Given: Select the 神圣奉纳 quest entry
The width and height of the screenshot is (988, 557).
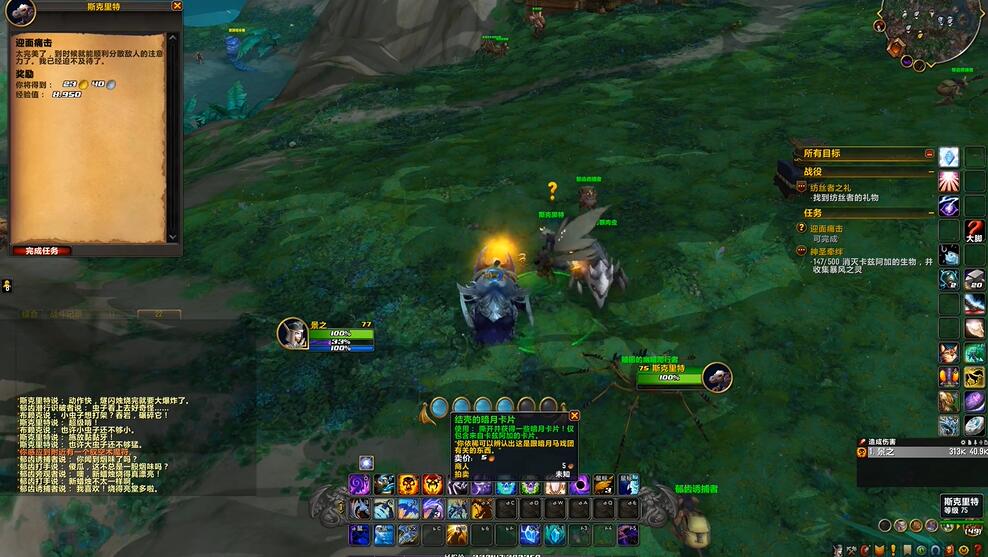Looking at the screenshot, I should 832,251.
